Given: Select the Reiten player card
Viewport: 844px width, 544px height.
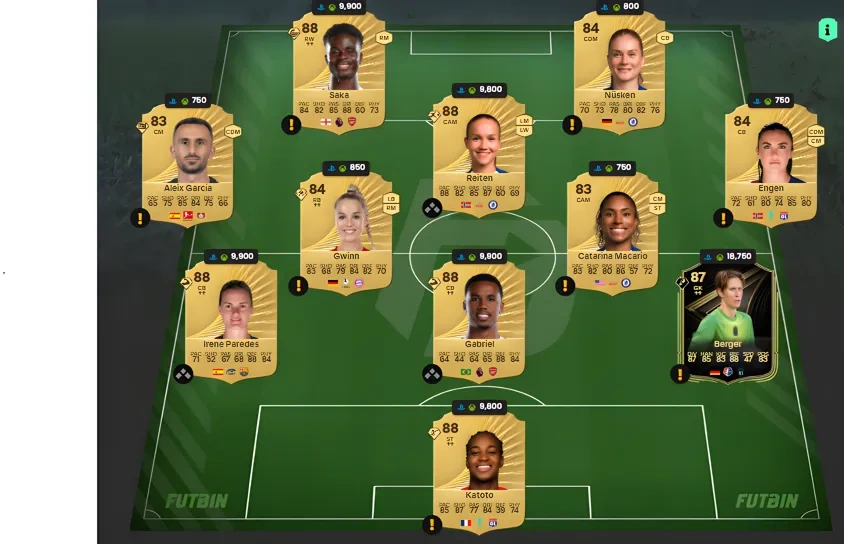Looking at the screenshot, I should 480,152.
